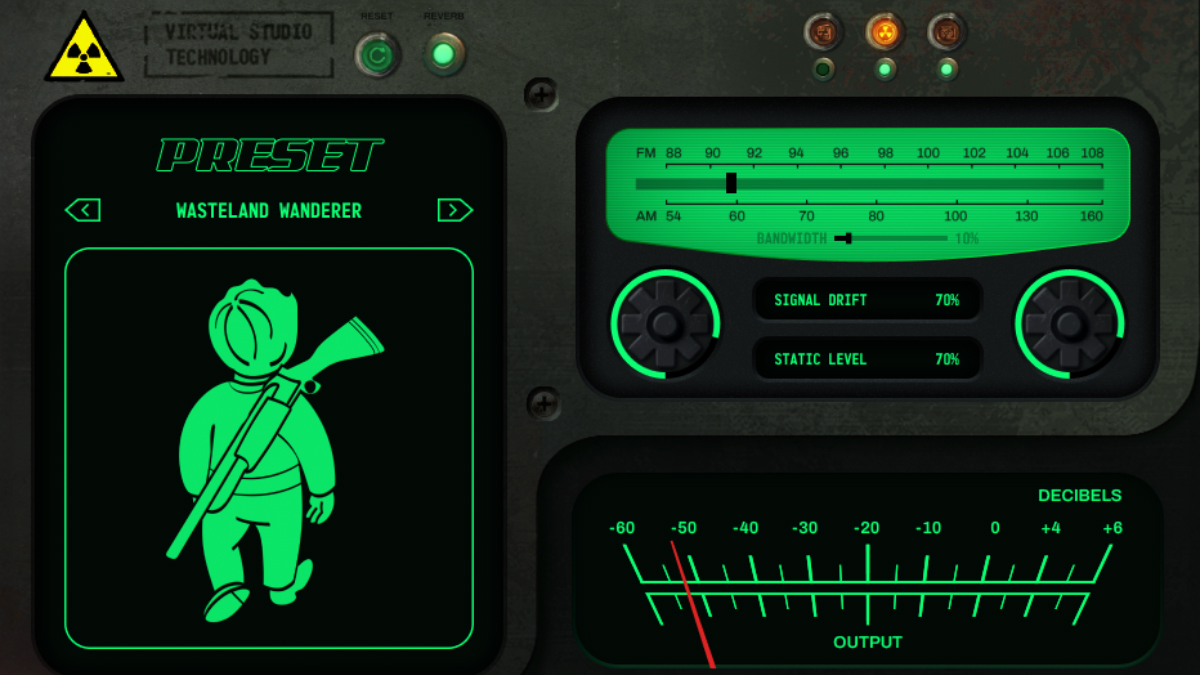Click the Wasteland Wanderer preset name
The width and height of the screenshot is (1200, 675).
click(269, 211)
